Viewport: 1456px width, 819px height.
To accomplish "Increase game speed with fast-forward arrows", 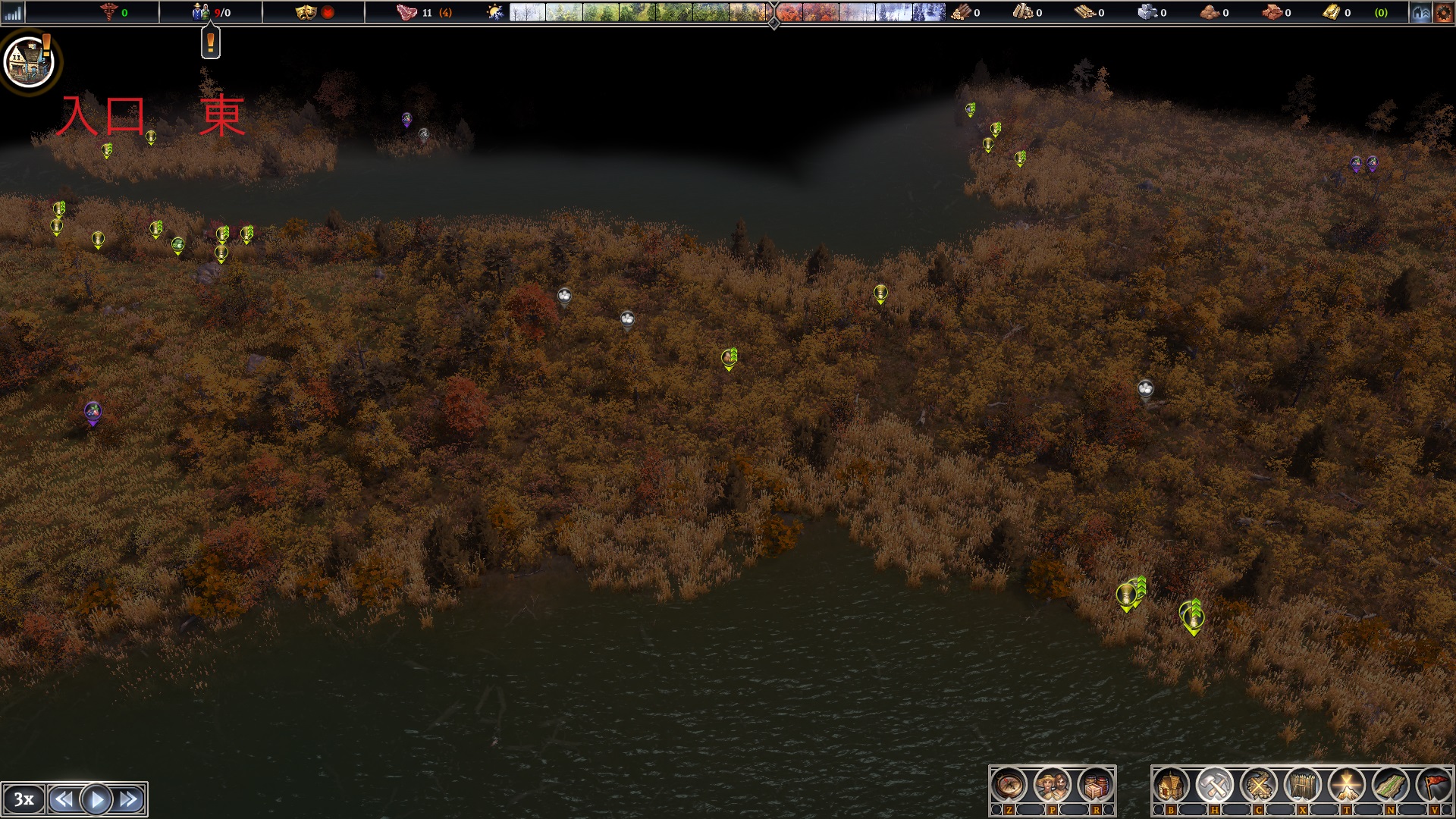I will coord(130,799).
